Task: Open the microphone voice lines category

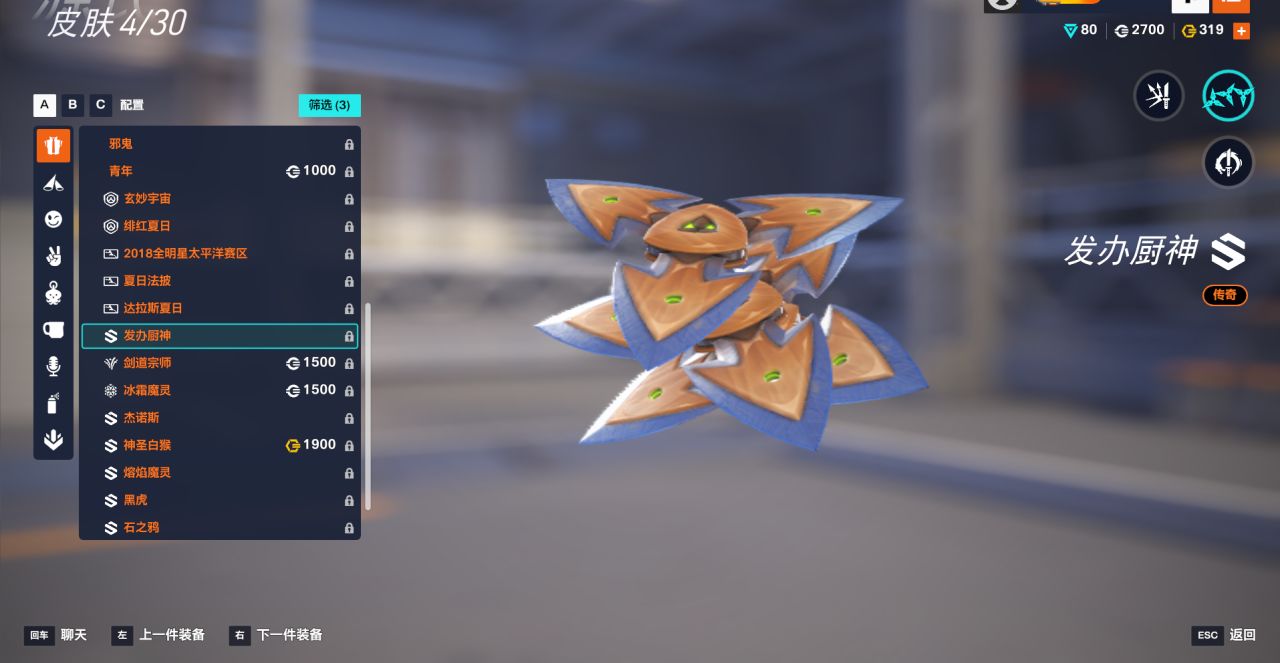Action: 54,367
